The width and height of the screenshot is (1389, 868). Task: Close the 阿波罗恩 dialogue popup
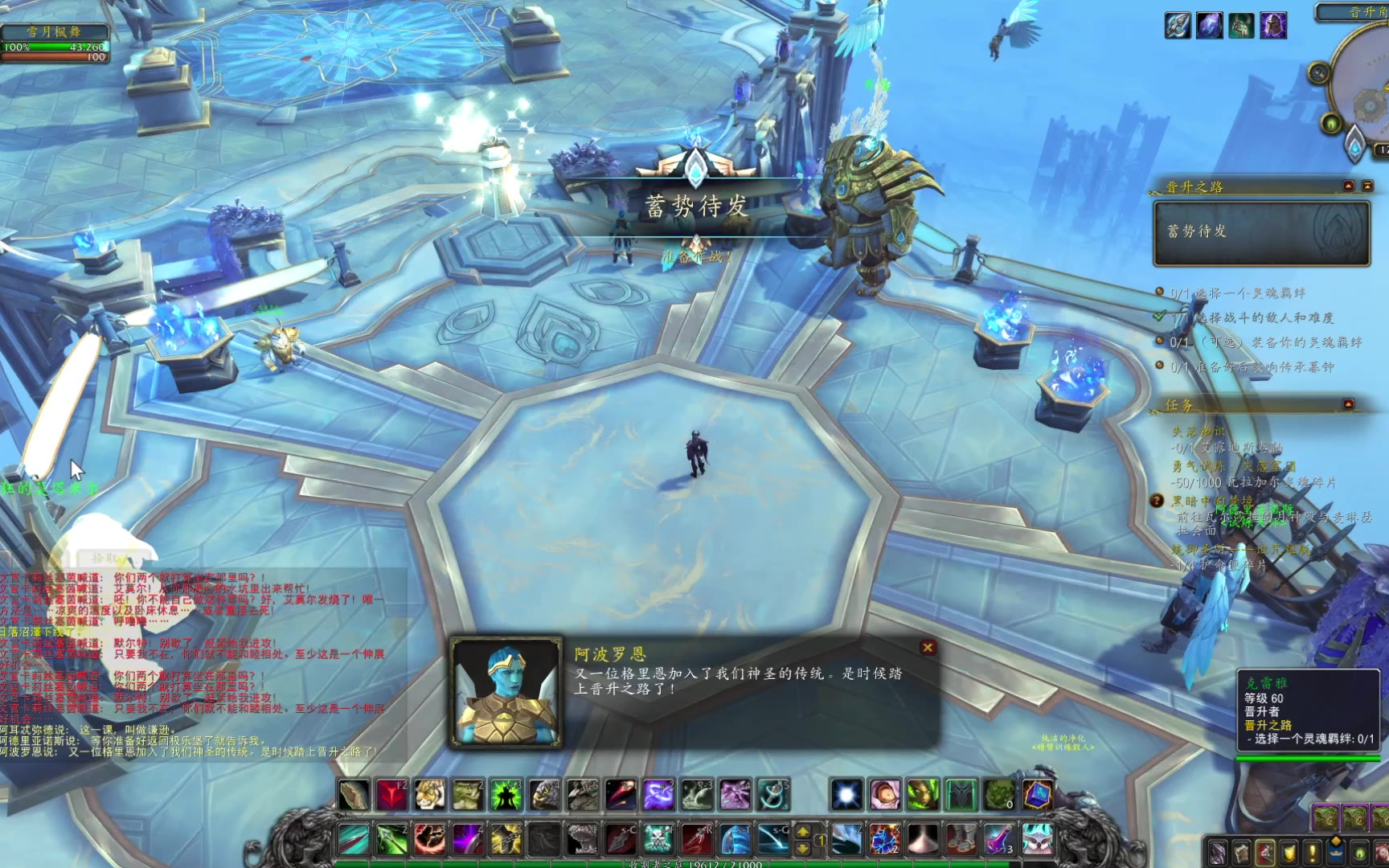928,647
